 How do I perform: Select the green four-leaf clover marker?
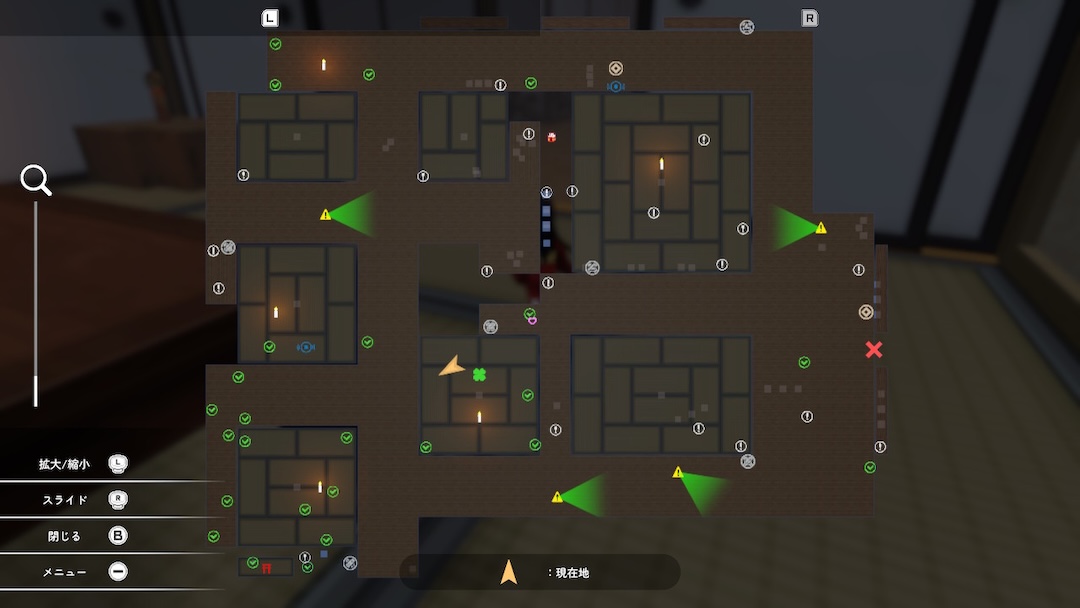tap(479, 375)
